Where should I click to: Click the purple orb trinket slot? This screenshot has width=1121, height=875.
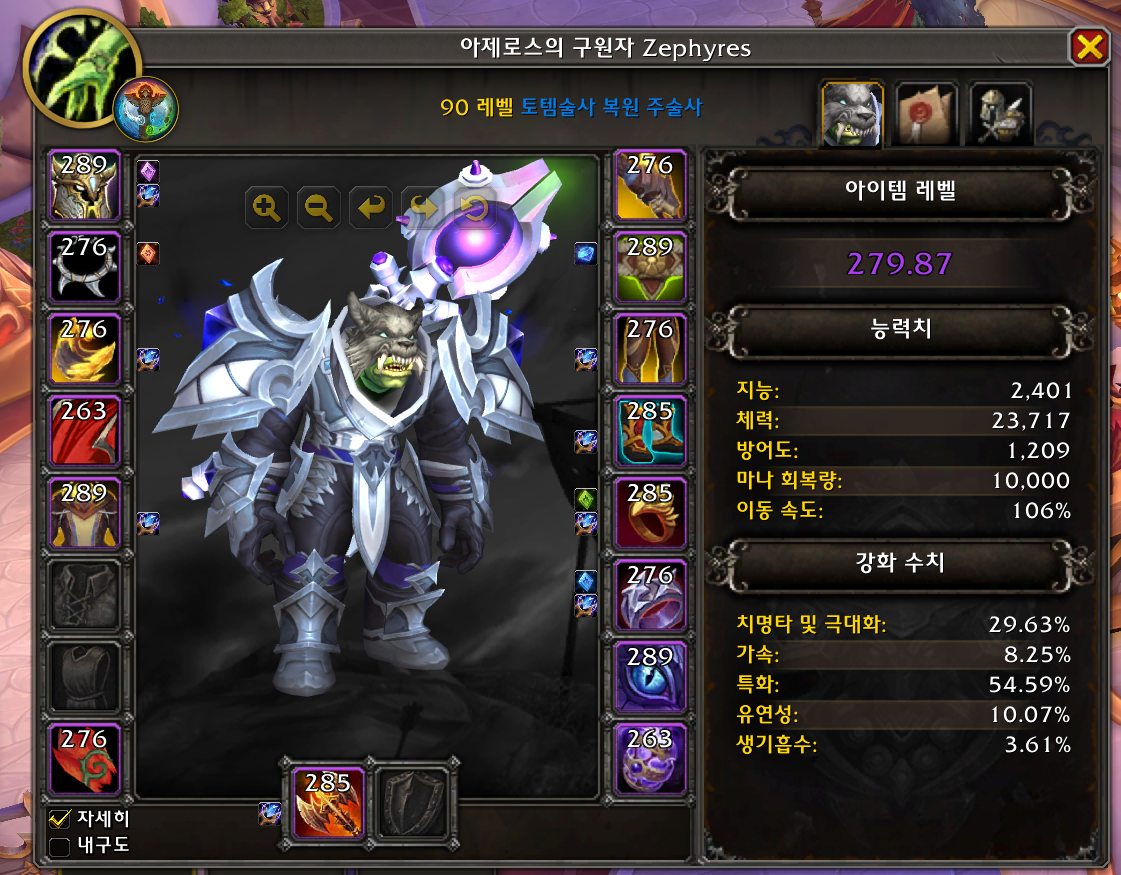click(x=650, y=760)
